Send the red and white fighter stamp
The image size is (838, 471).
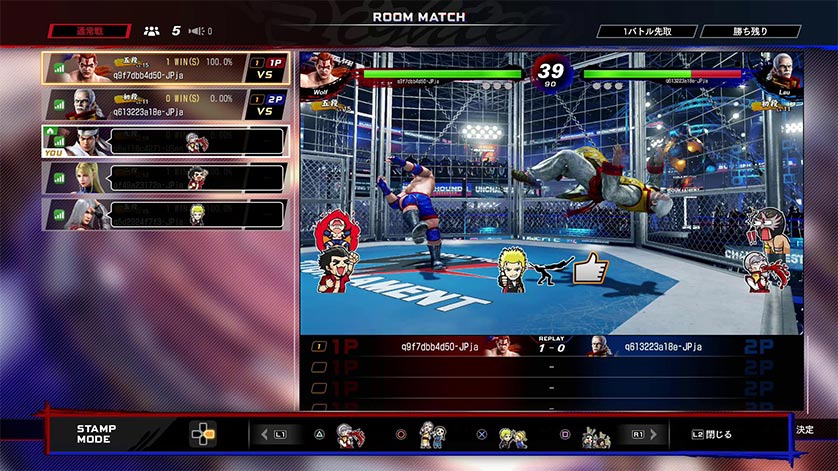pos(351,435)
